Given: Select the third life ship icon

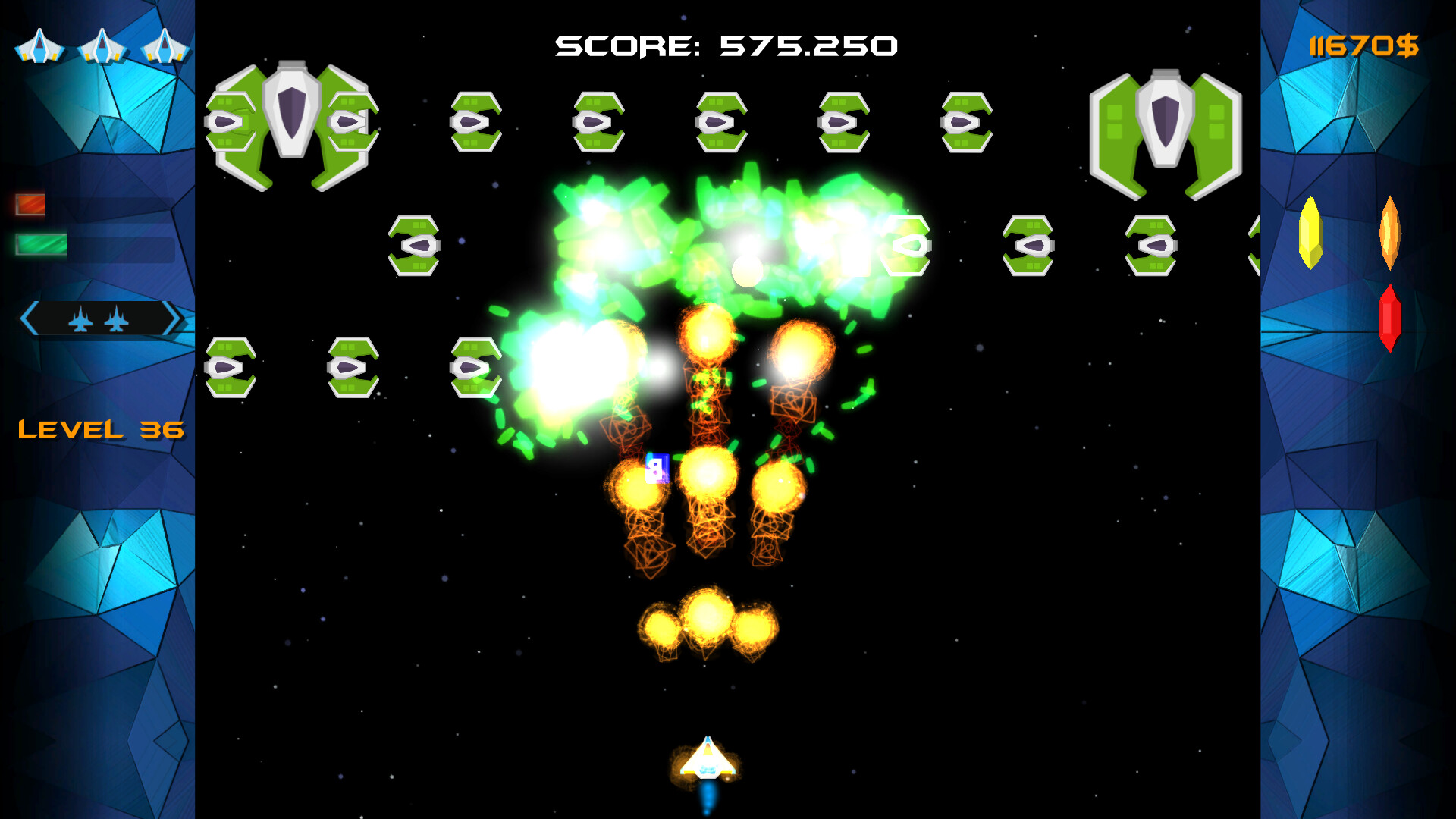Looking at the screenshot, I should pyautogui.click(x=165, y=47).
